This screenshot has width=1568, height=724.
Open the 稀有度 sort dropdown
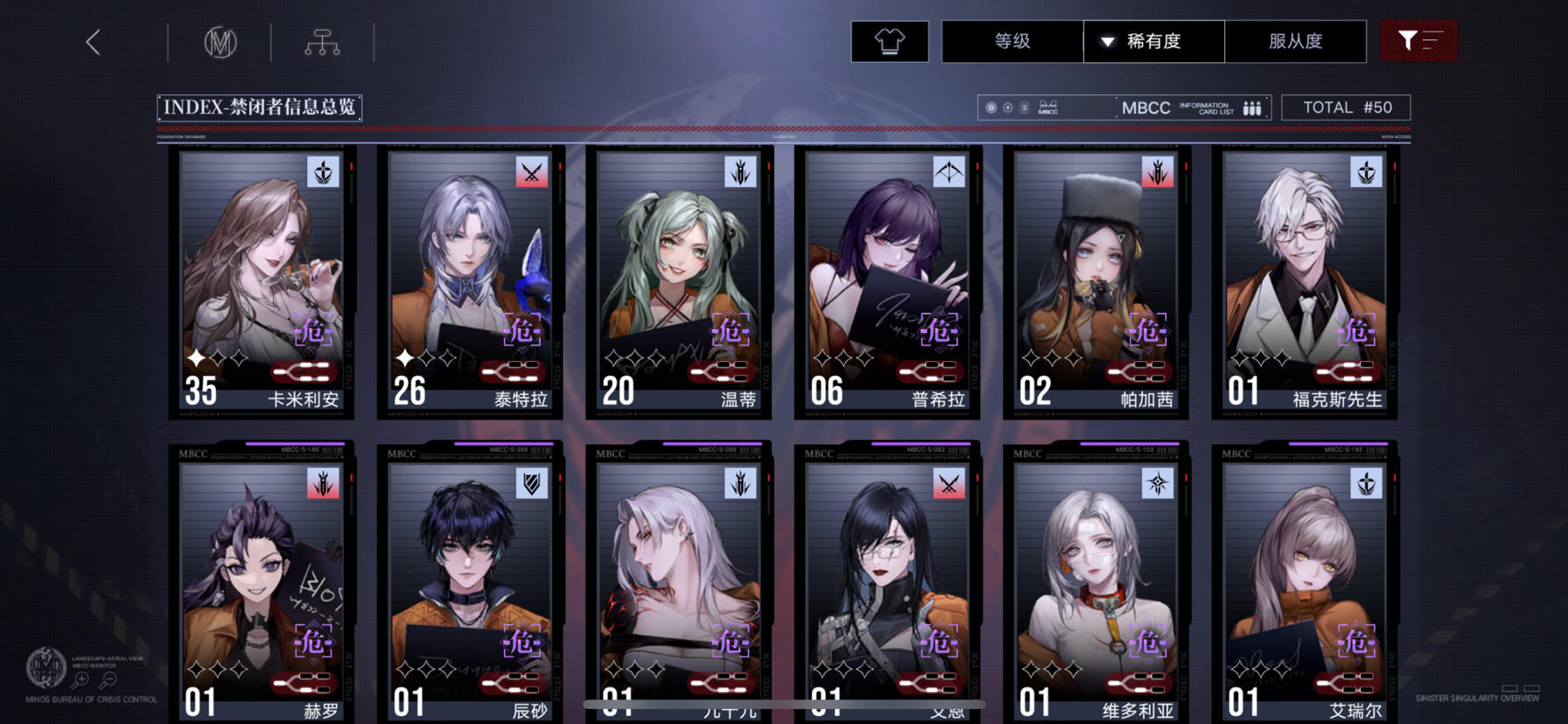1152,40
